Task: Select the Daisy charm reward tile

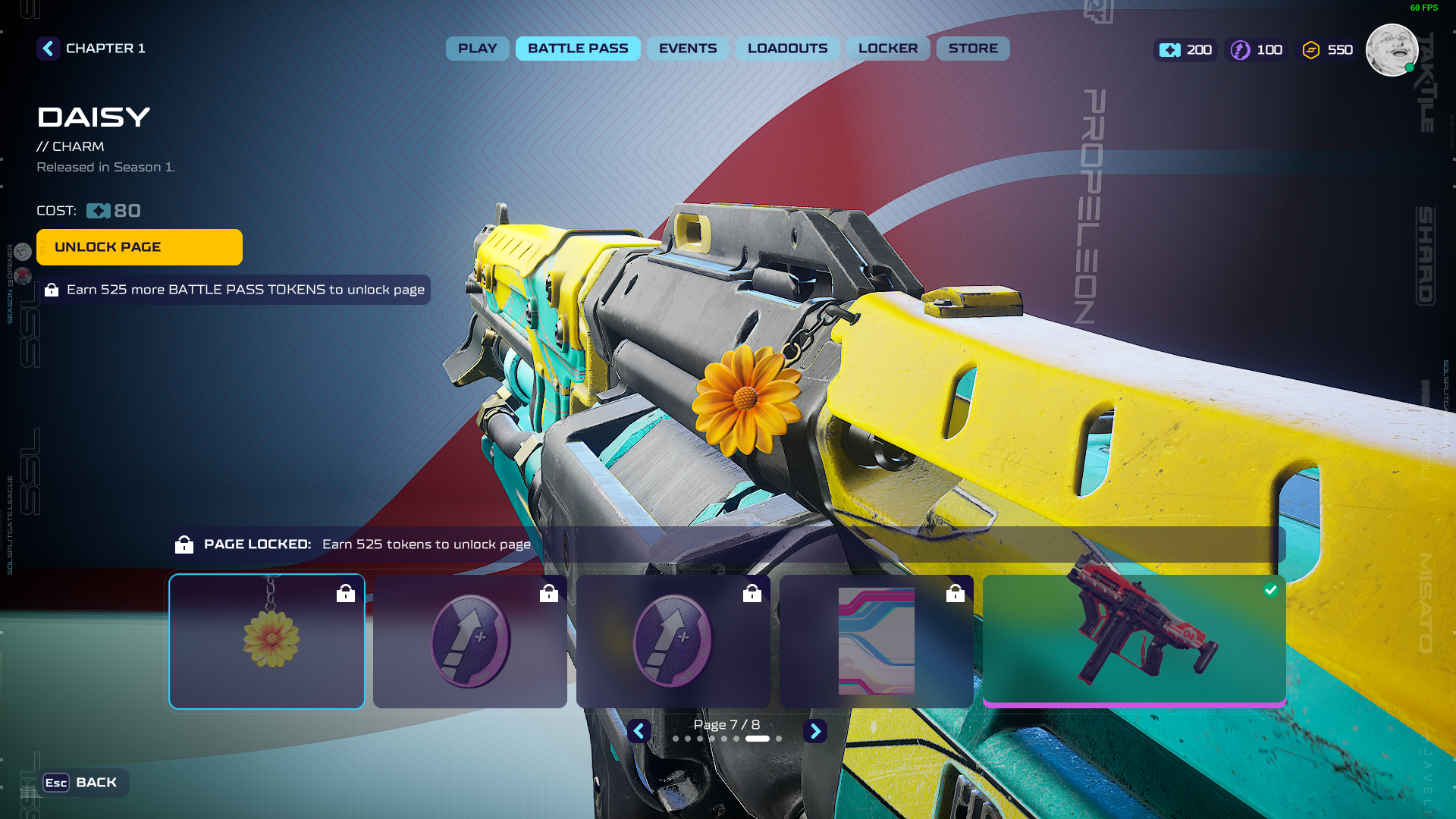Action: 267,642
